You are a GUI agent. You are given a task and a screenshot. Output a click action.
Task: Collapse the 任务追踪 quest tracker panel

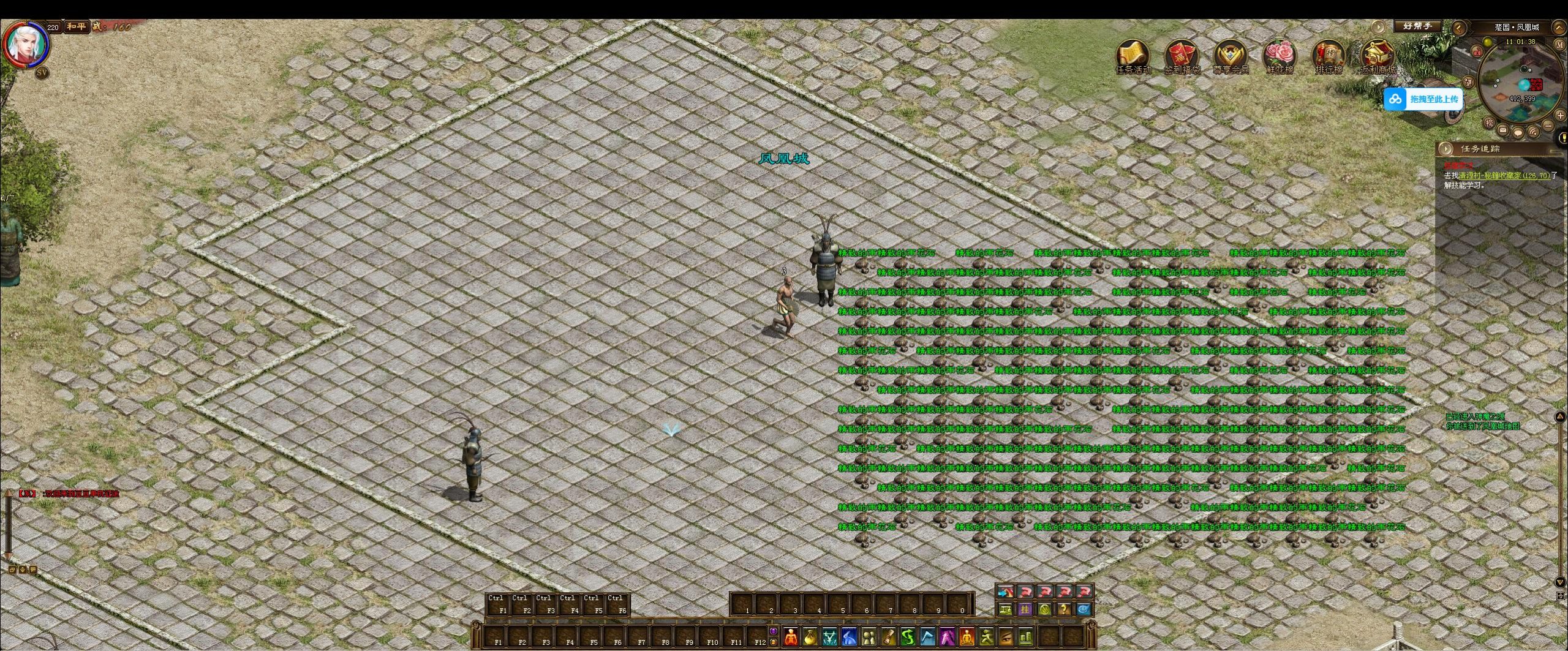[x=1446, y=149]
